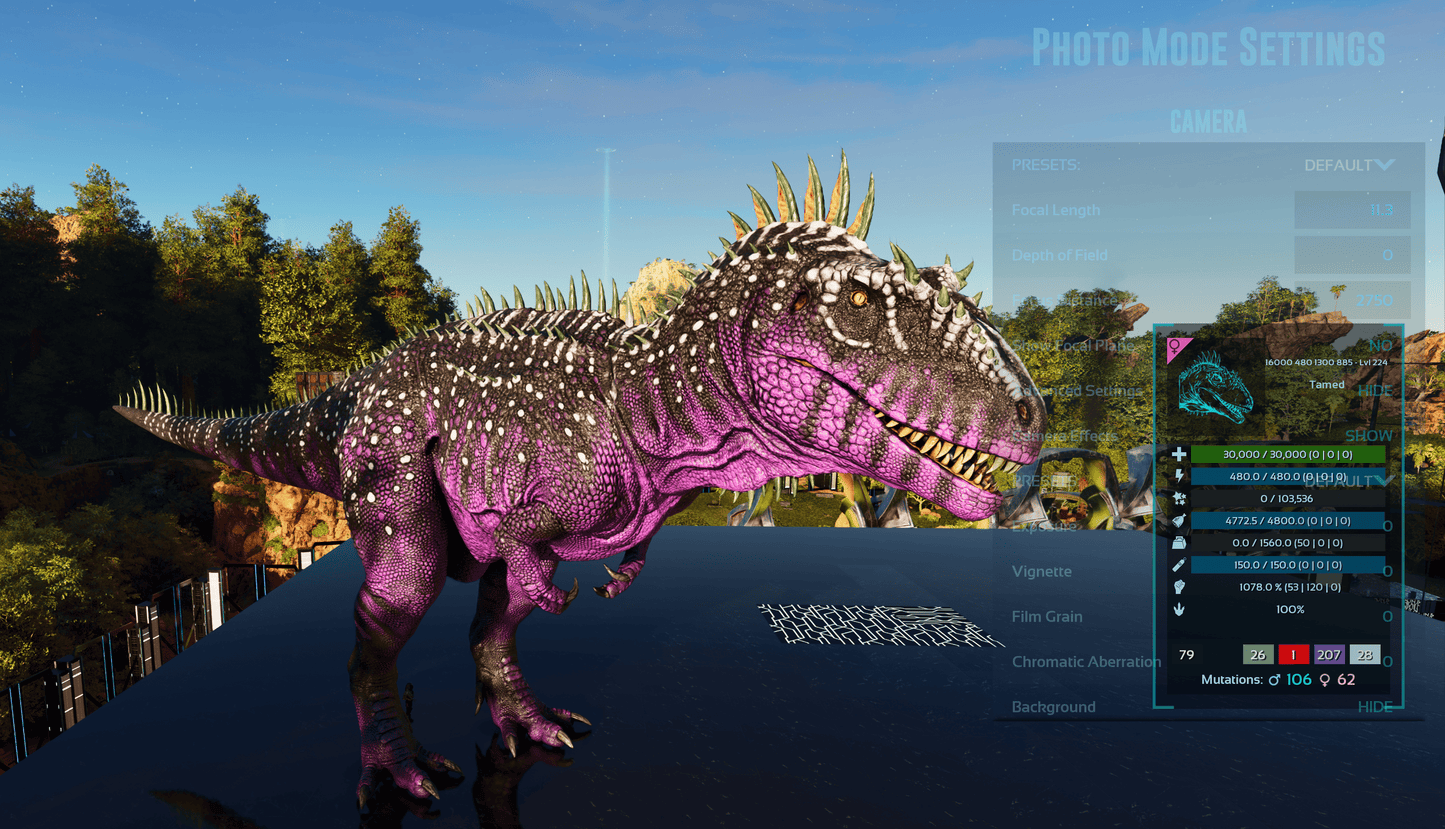
Task: Click the Depth of Field value box
Action: coord(1352,255)
